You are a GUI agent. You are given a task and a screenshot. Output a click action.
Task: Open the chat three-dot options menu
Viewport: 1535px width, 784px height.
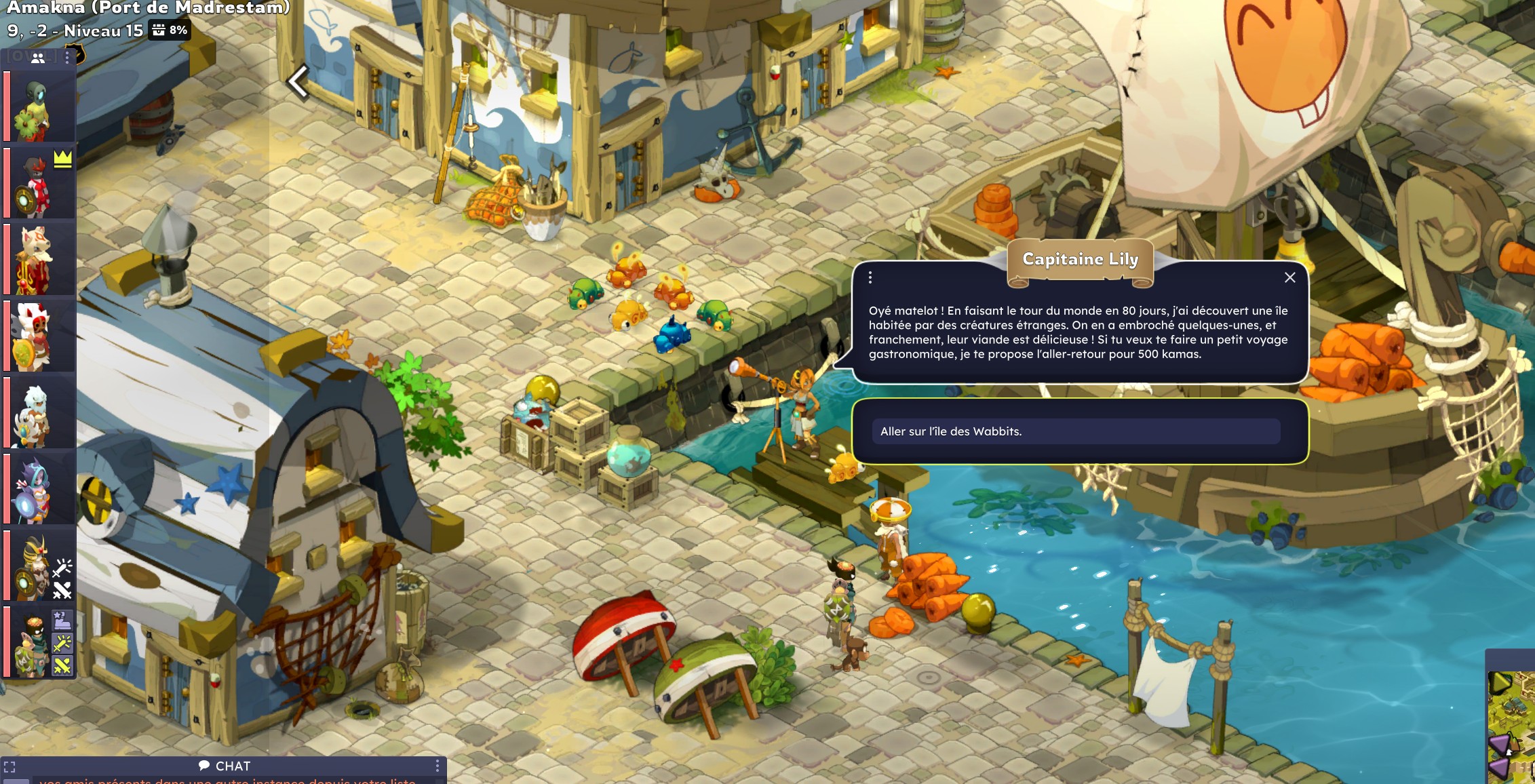click(438, 766)
